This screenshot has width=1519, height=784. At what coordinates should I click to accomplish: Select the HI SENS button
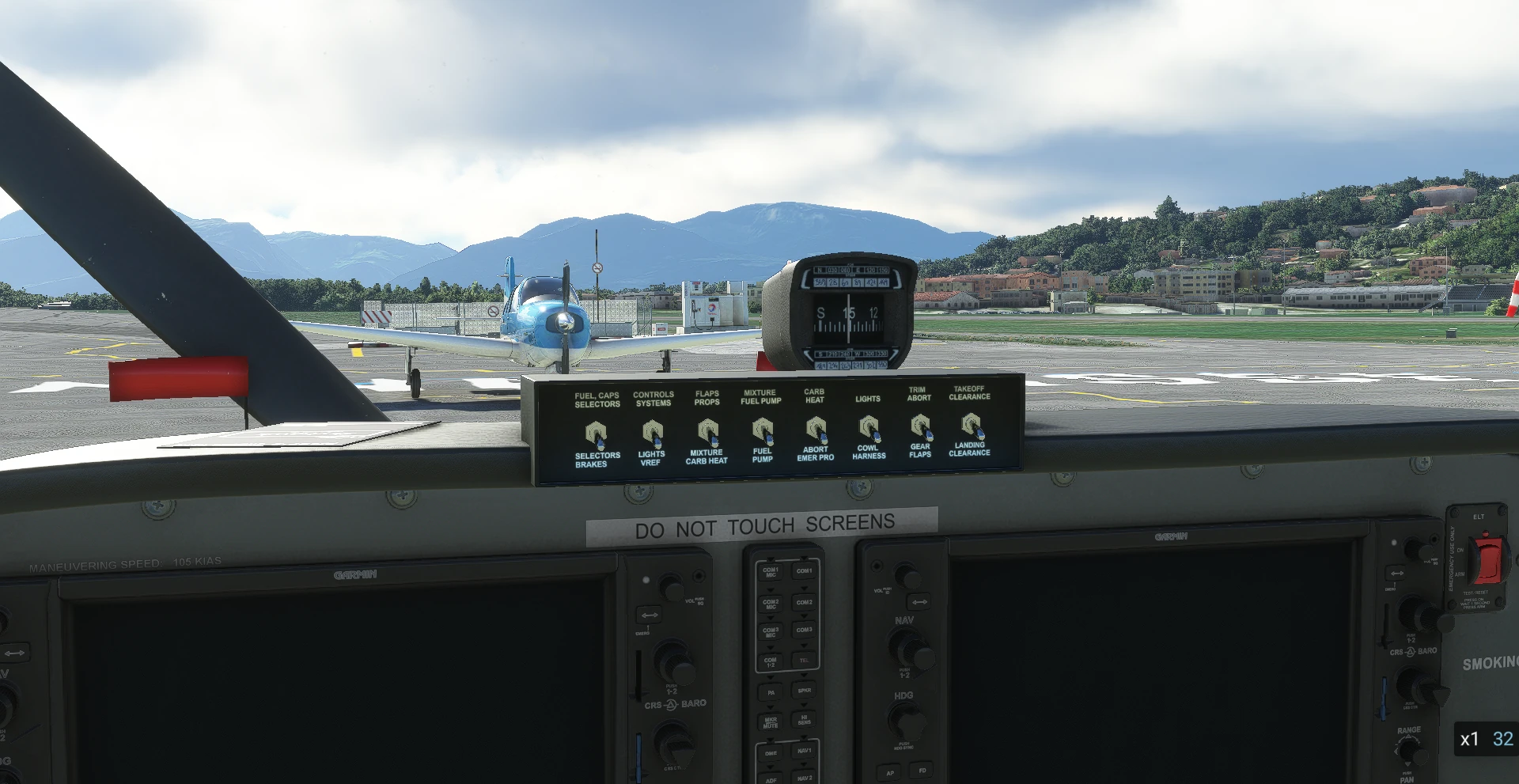804,720
